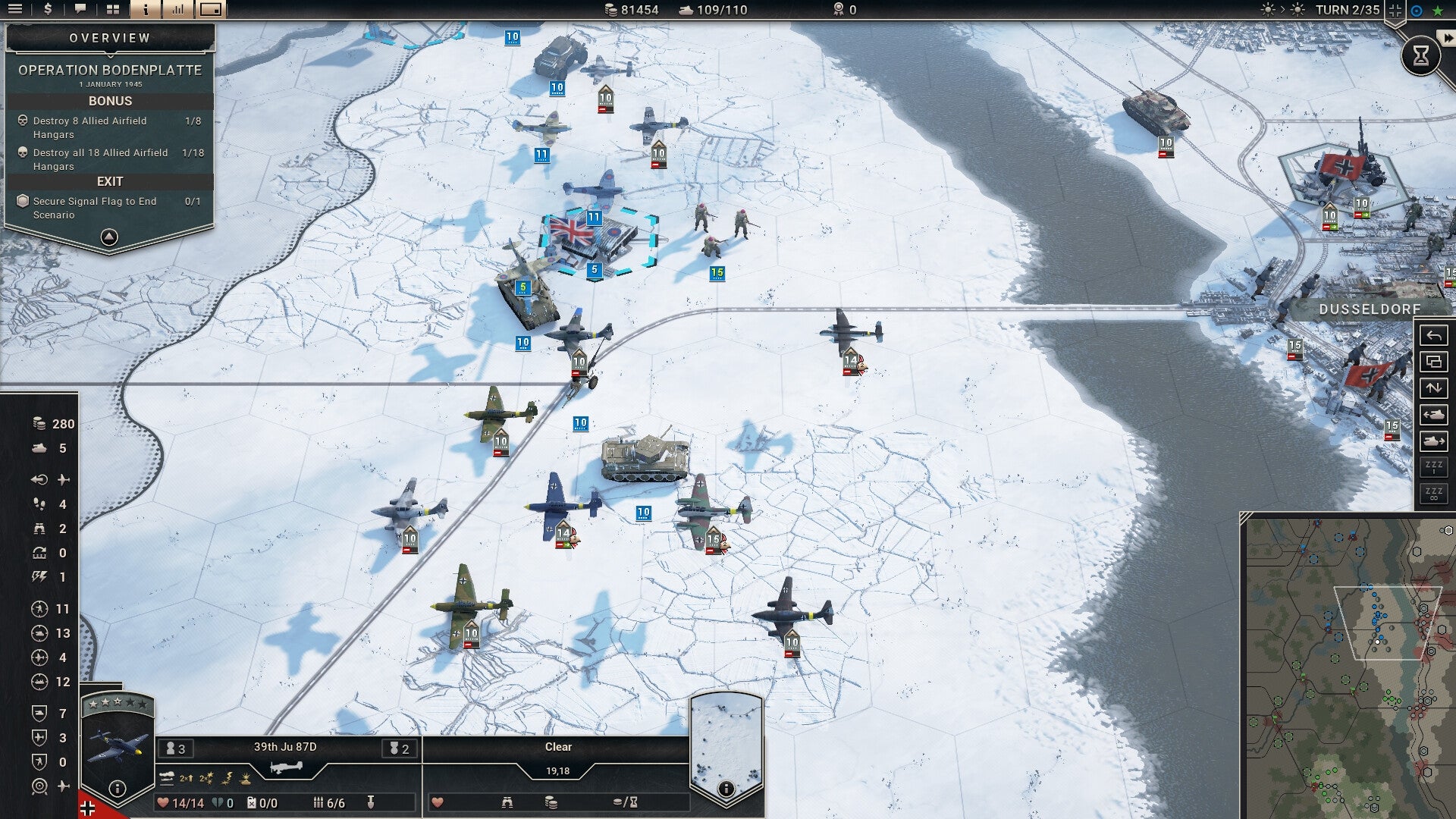Put the unit to sleep (ZZZ 1 icon)
This screenshot has width=1456, height=819.
pyautogui.click(x=1434, y=469)
